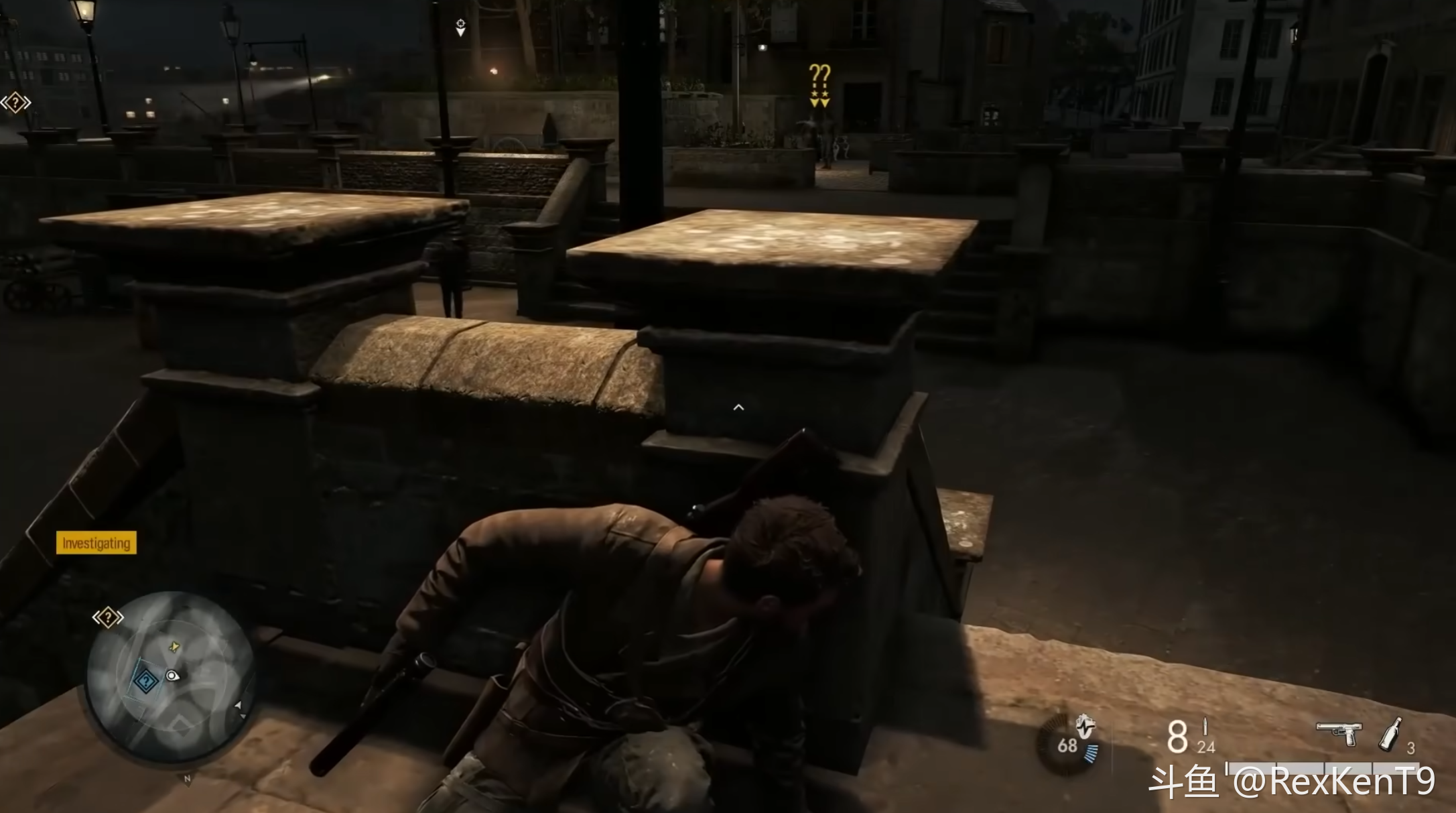Select the objective diamond at the screen's left edge

pyautogui.click(x=15, y=103)
